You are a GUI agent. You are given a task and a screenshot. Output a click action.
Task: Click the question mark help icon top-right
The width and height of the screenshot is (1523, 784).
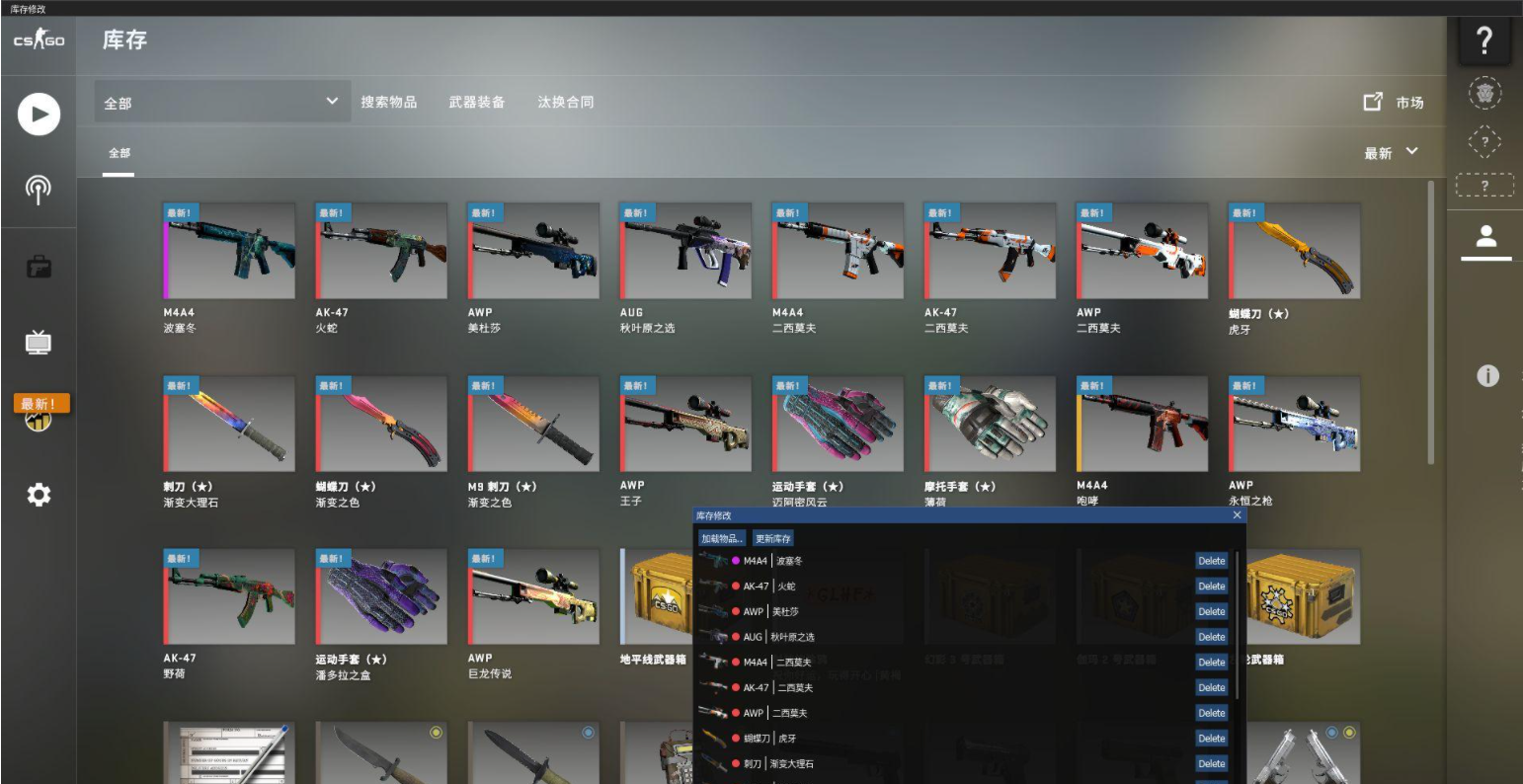(1484, 41)
